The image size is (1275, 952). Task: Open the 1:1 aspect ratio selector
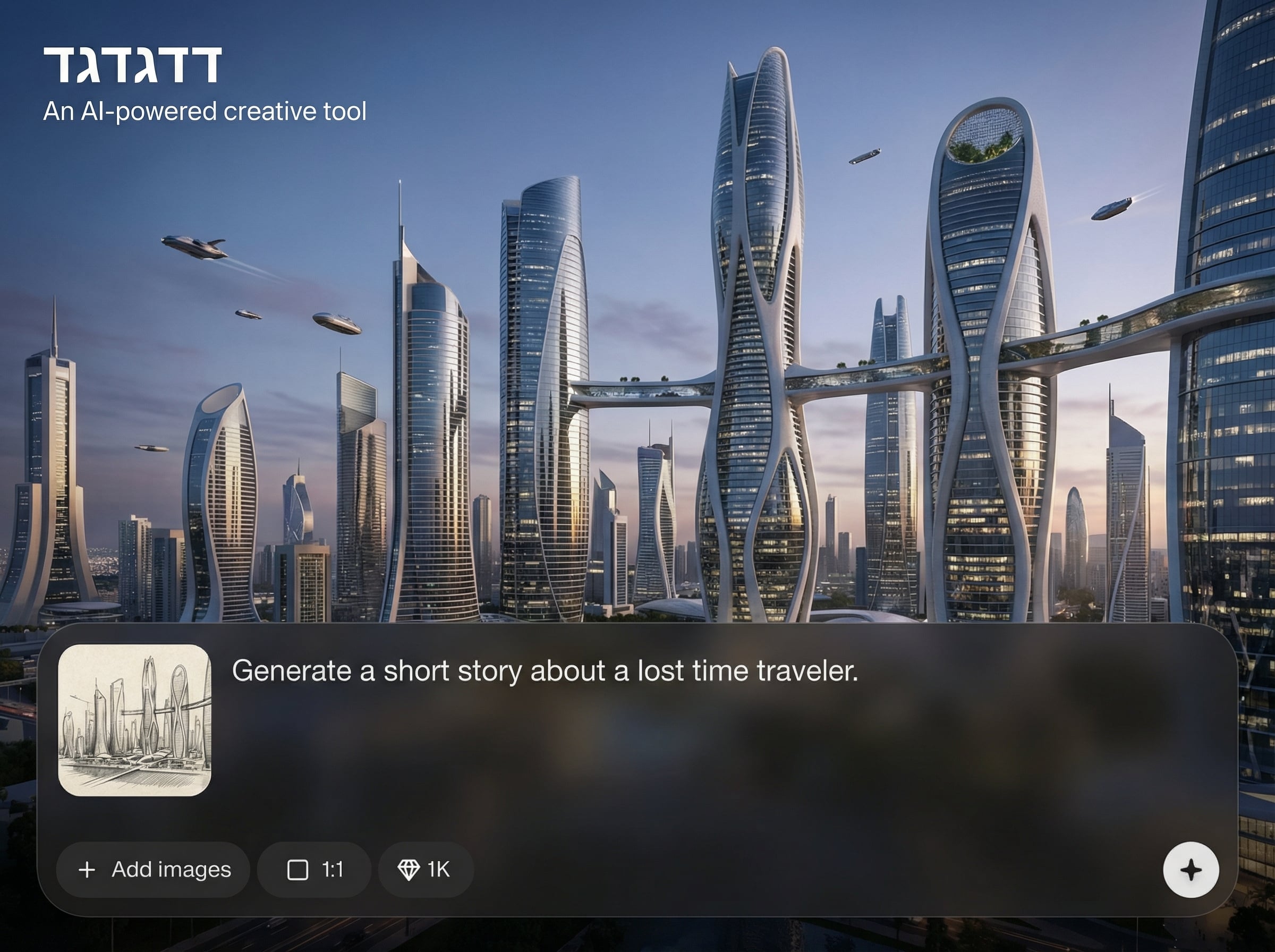point(314,870)
